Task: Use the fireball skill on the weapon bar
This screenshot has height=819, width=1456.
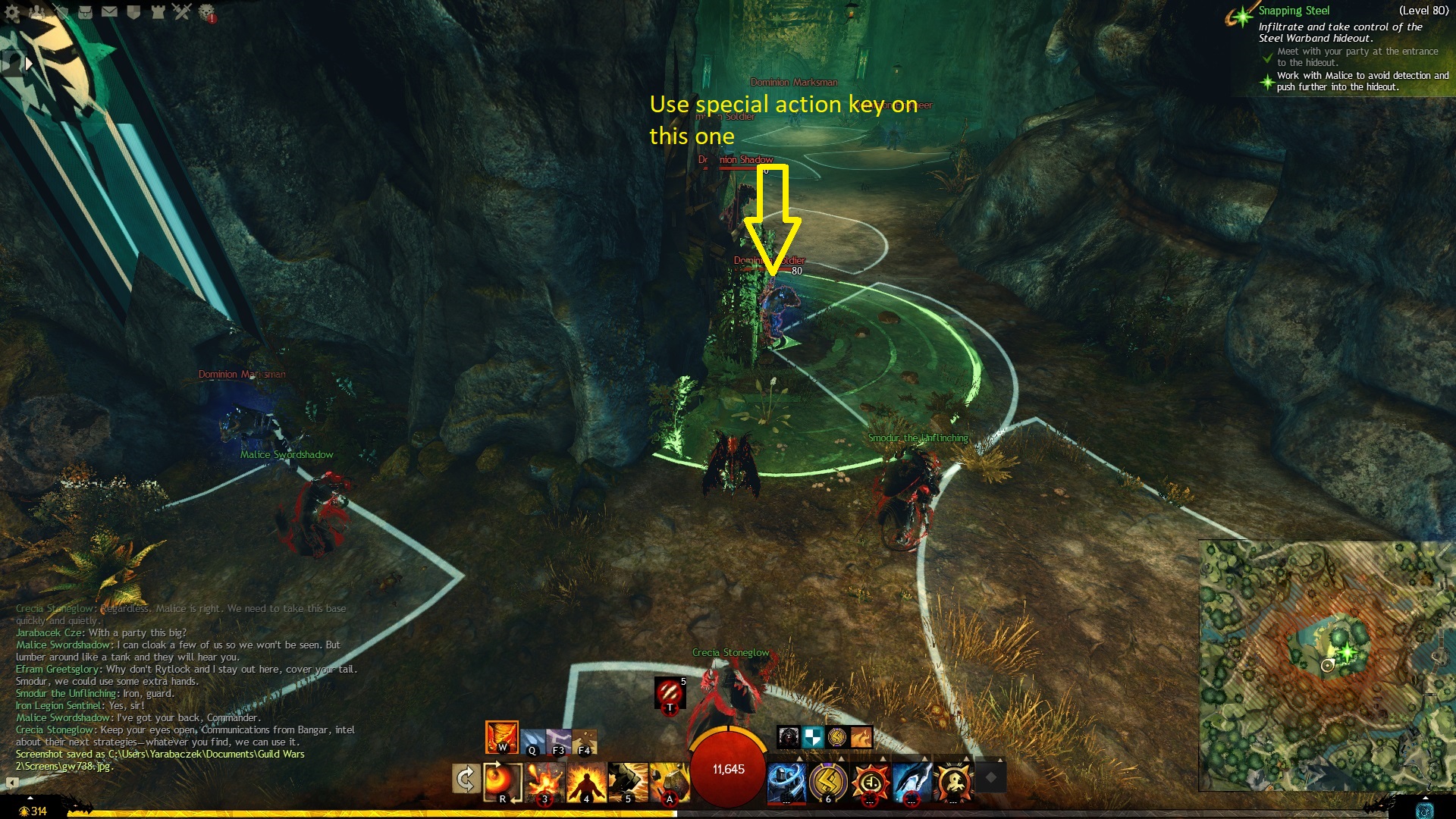Action: (x=502, y=781)
